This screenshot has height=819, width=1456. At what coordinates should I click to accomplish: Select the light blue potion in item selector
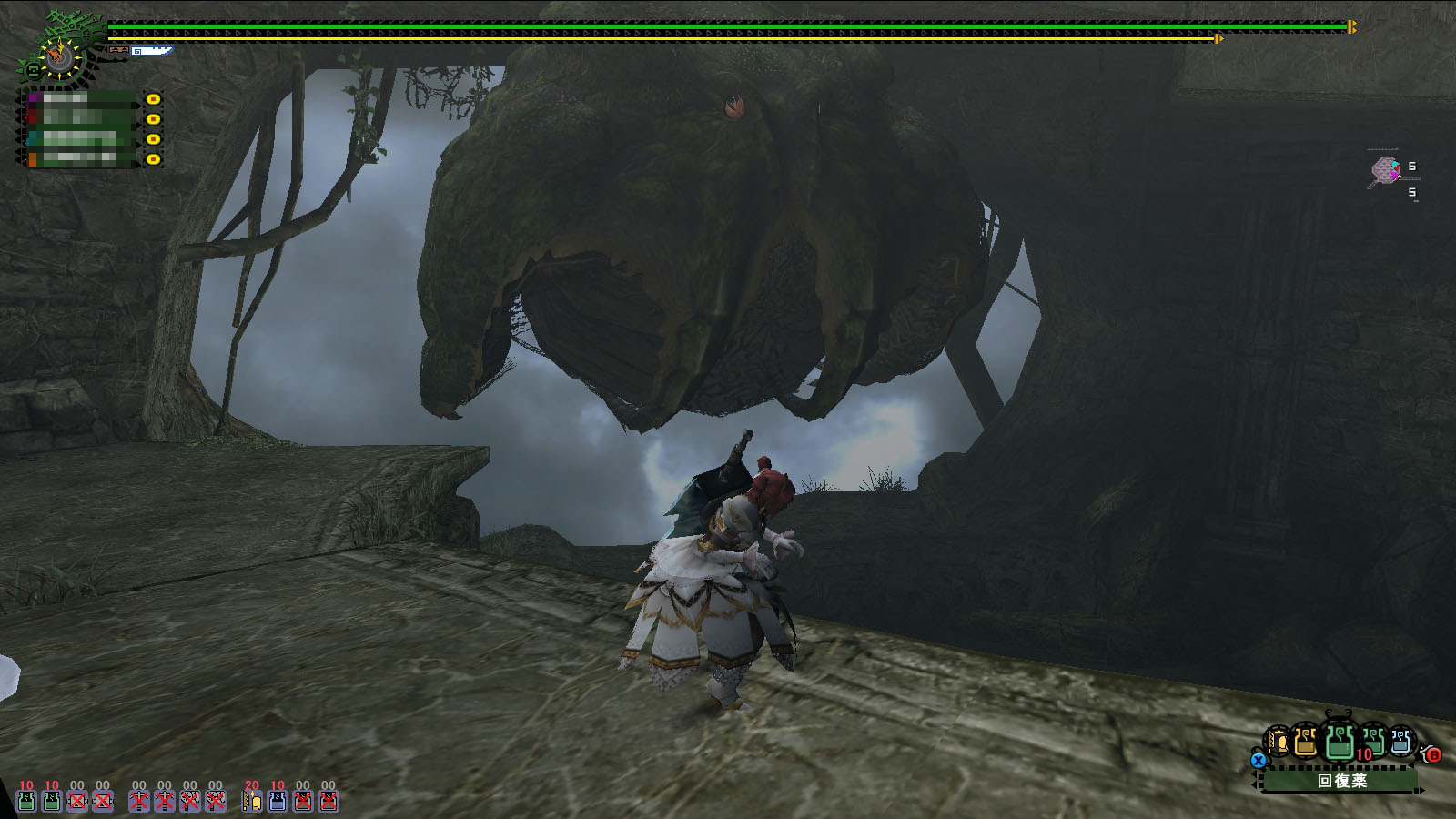coord(1400,742)
